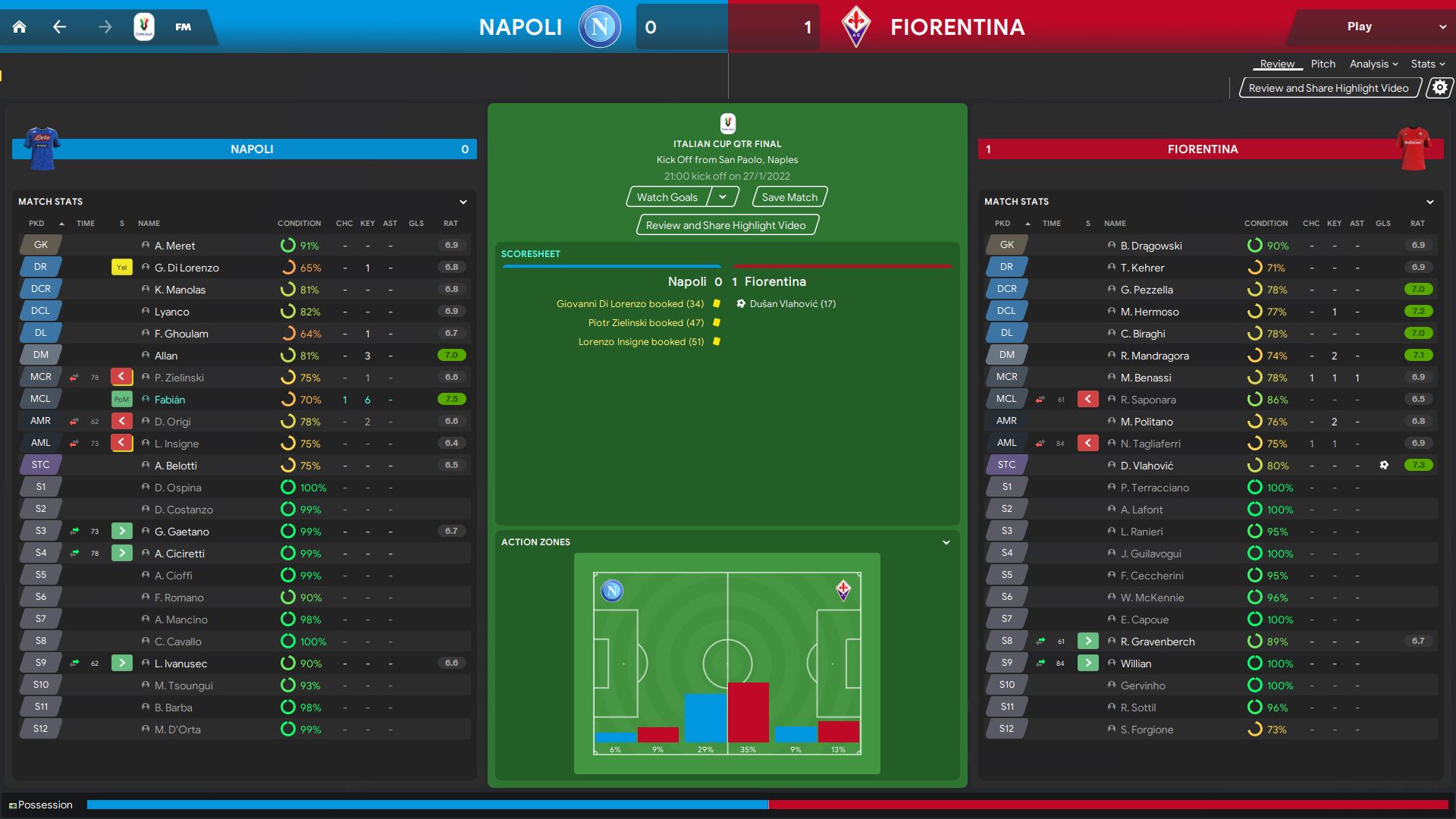Watch Goals from the match

coord(667,197)
